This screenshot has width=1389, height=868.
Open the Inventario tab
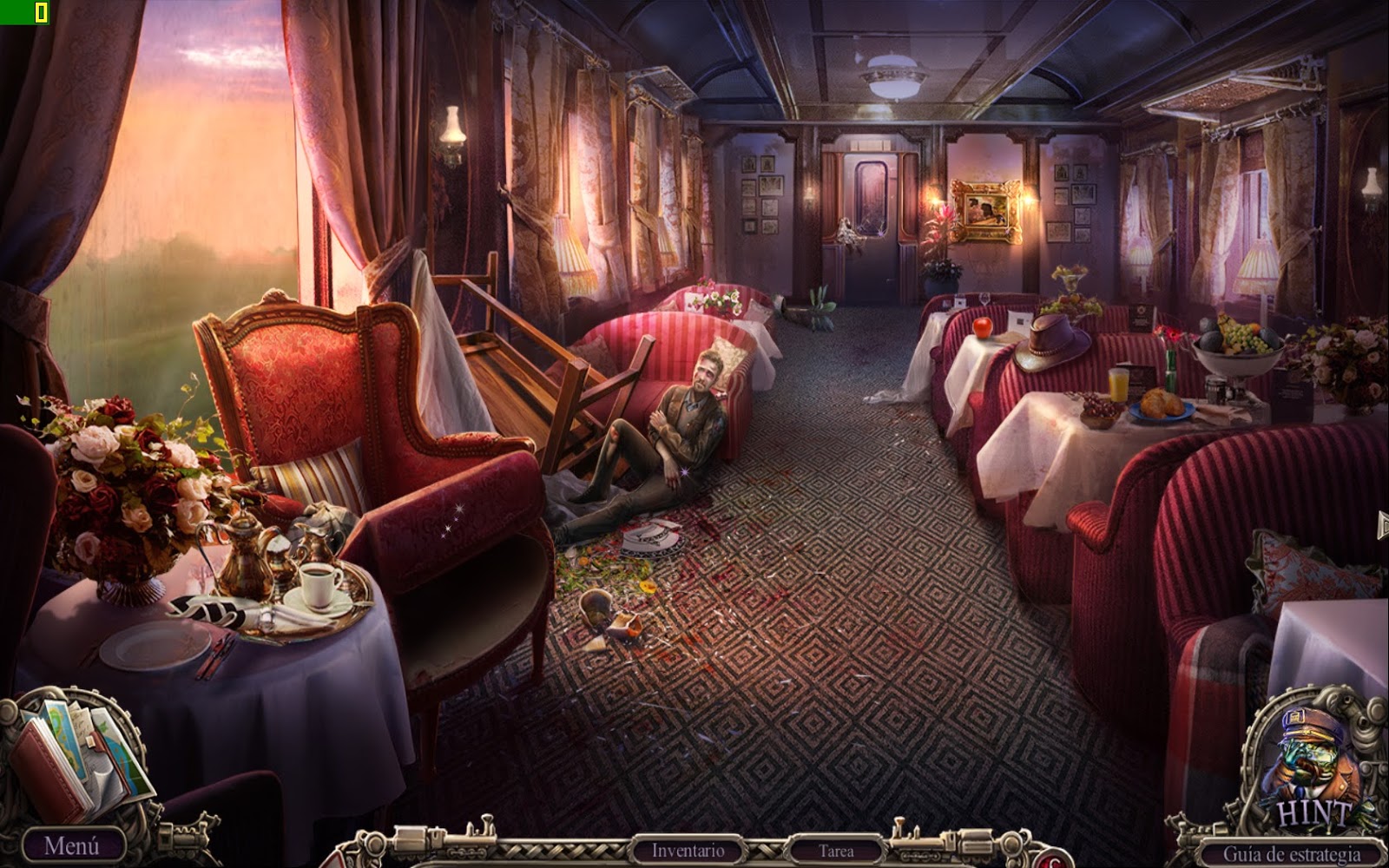686,849
